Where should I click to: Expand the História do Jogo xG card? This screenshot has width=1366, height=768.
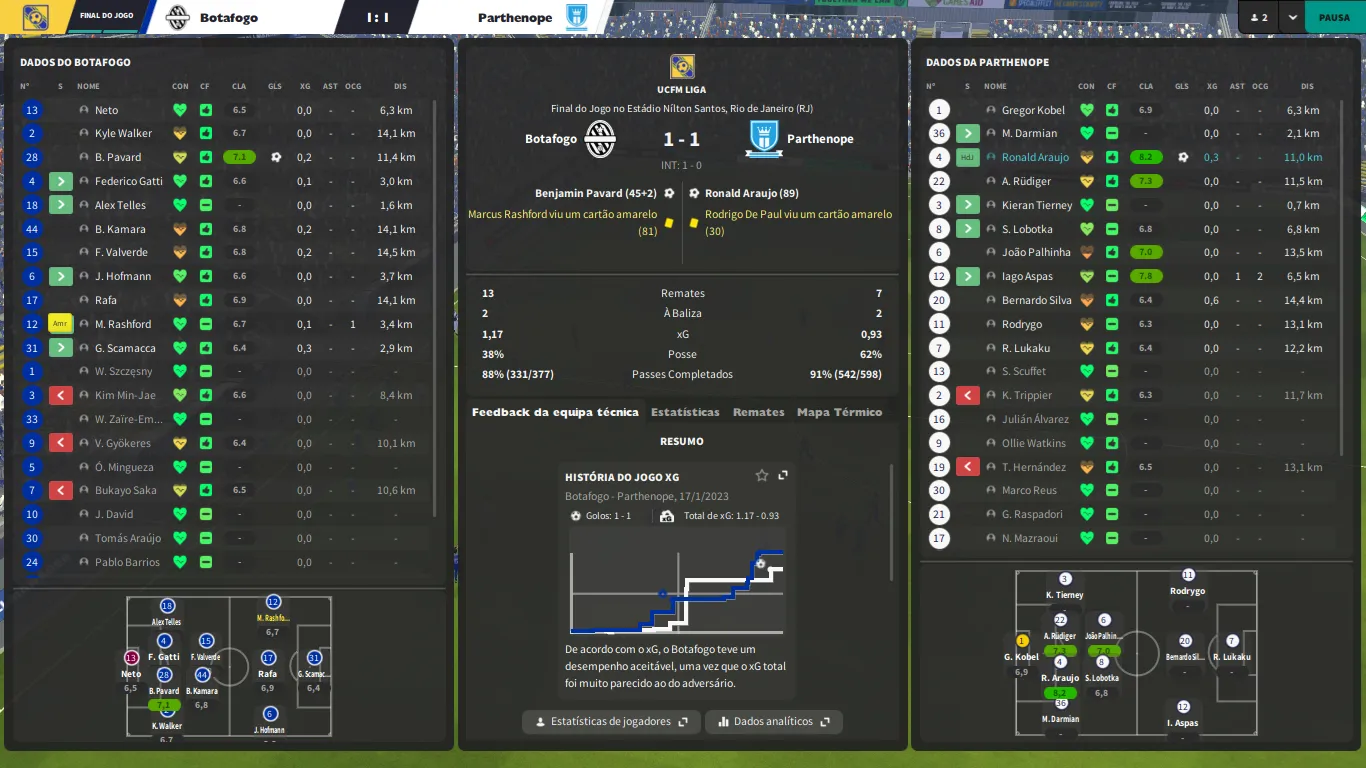783,476
